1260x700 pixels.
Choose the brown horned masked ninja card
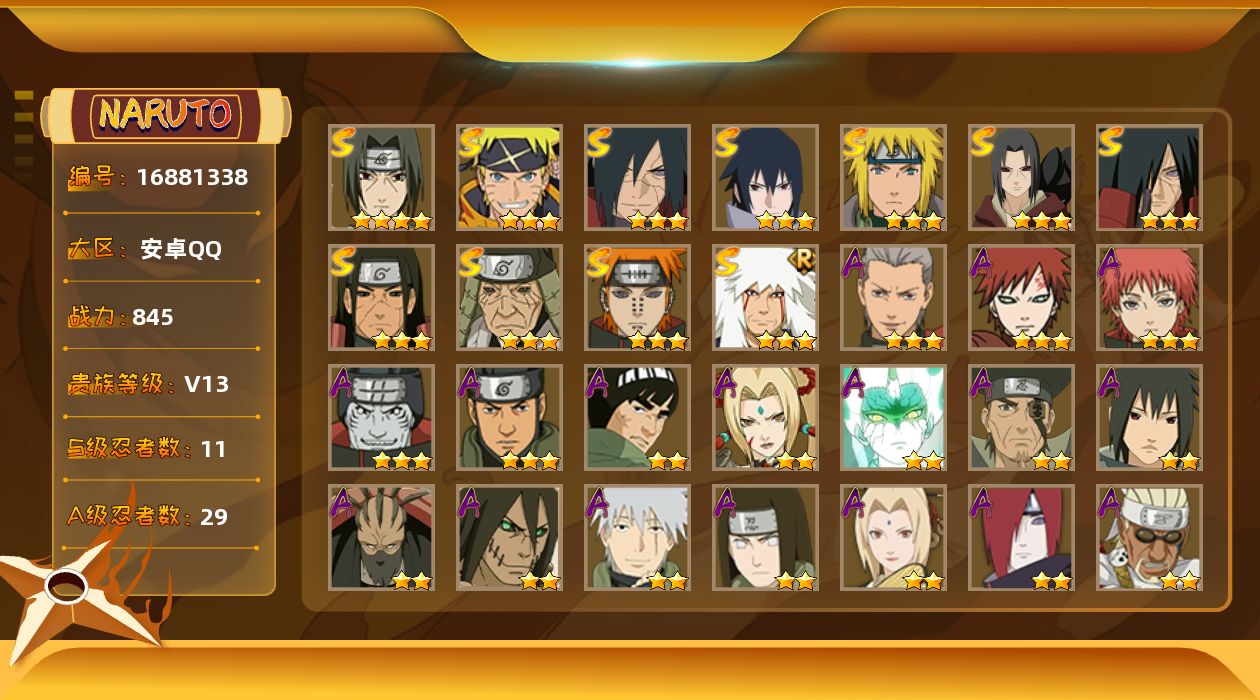coord(381,538)
